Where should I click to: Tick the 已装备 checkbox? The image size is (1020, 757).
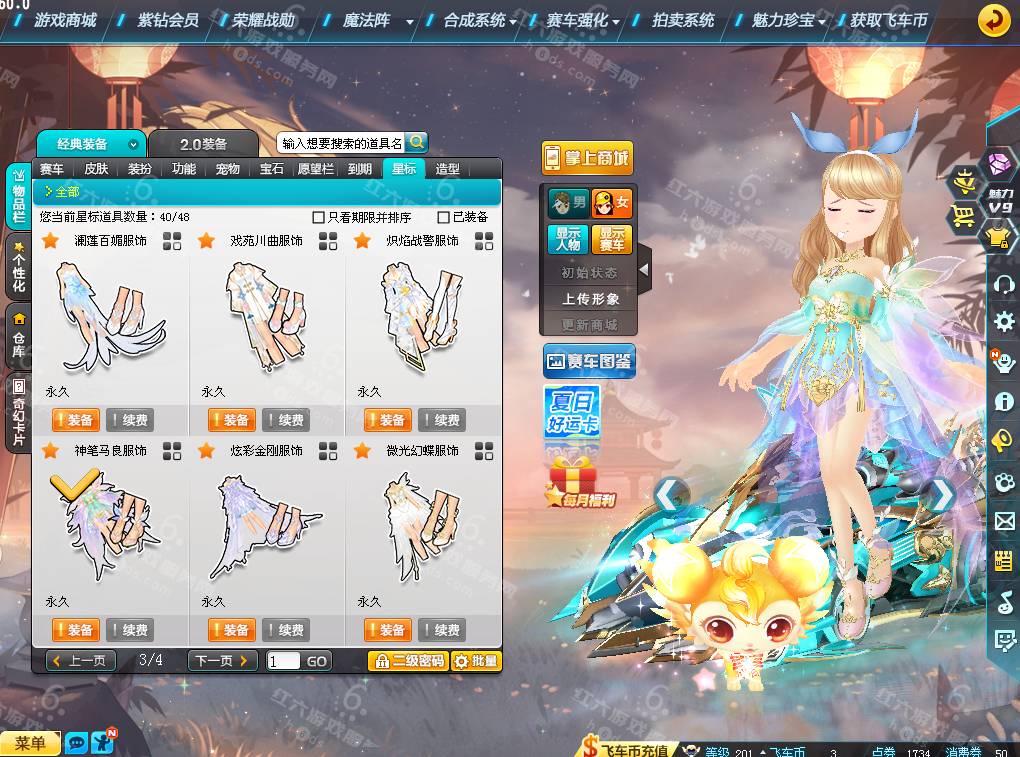click(x=444, y=217)
